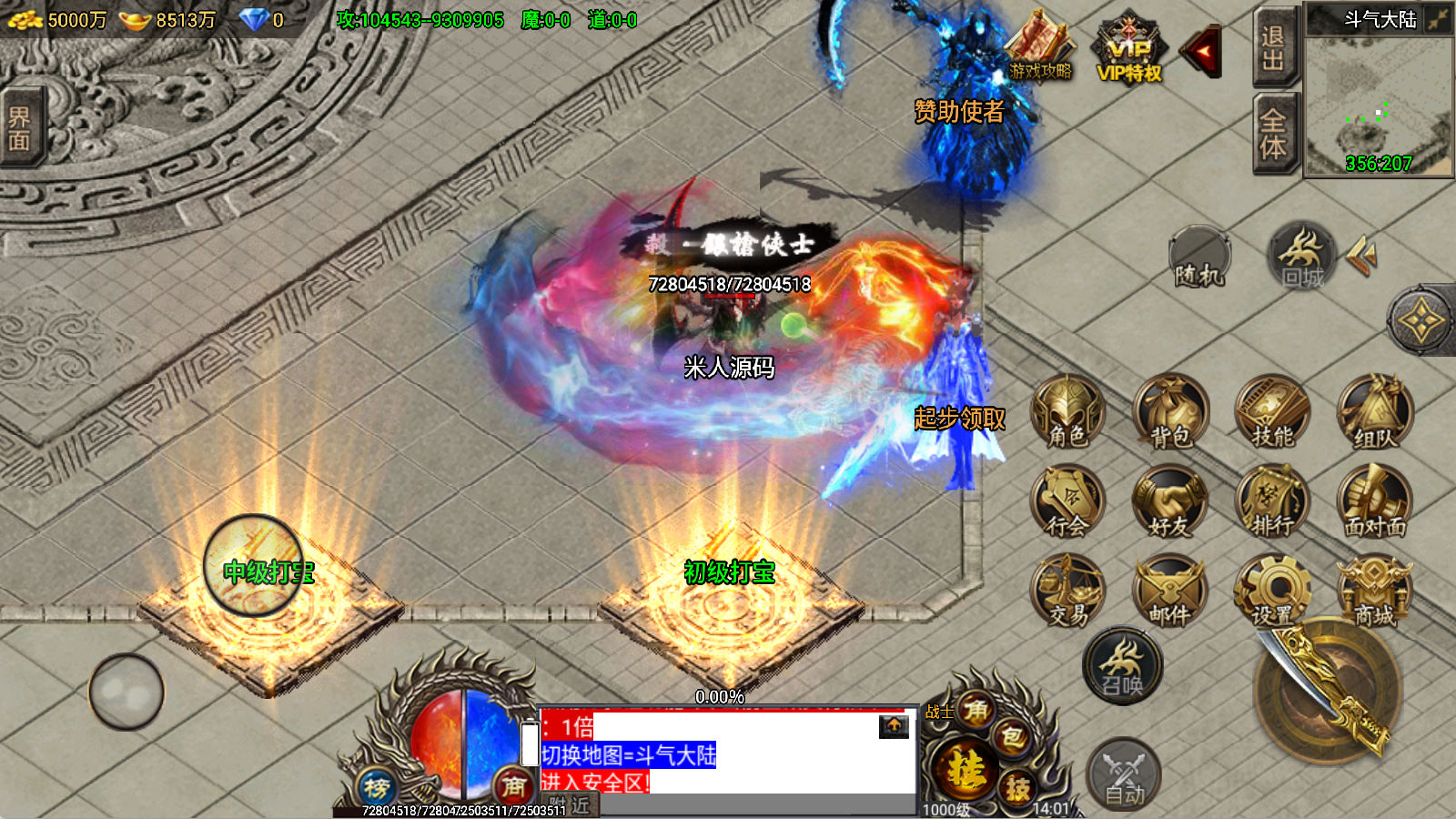
Task: Show the 好友 friends list
Action: coord(1170,502)
